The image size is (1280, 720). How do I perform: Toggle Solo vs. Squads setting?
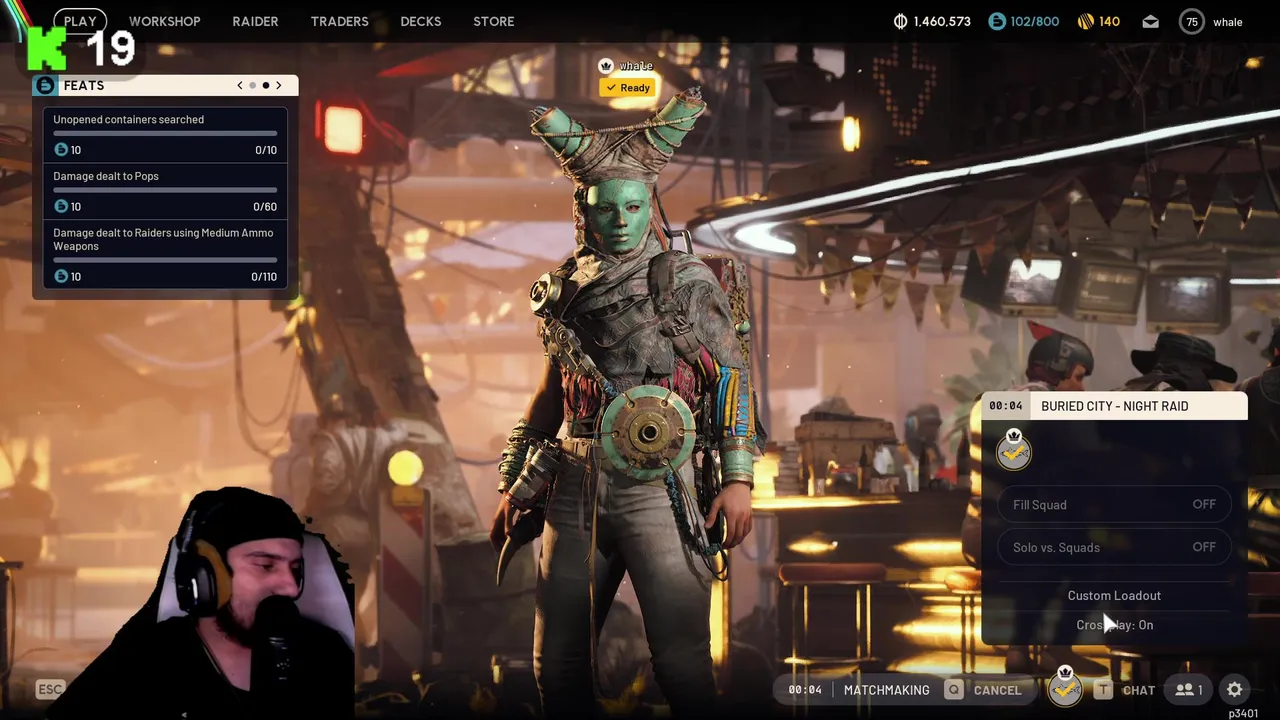click(x=1114, y=547)
